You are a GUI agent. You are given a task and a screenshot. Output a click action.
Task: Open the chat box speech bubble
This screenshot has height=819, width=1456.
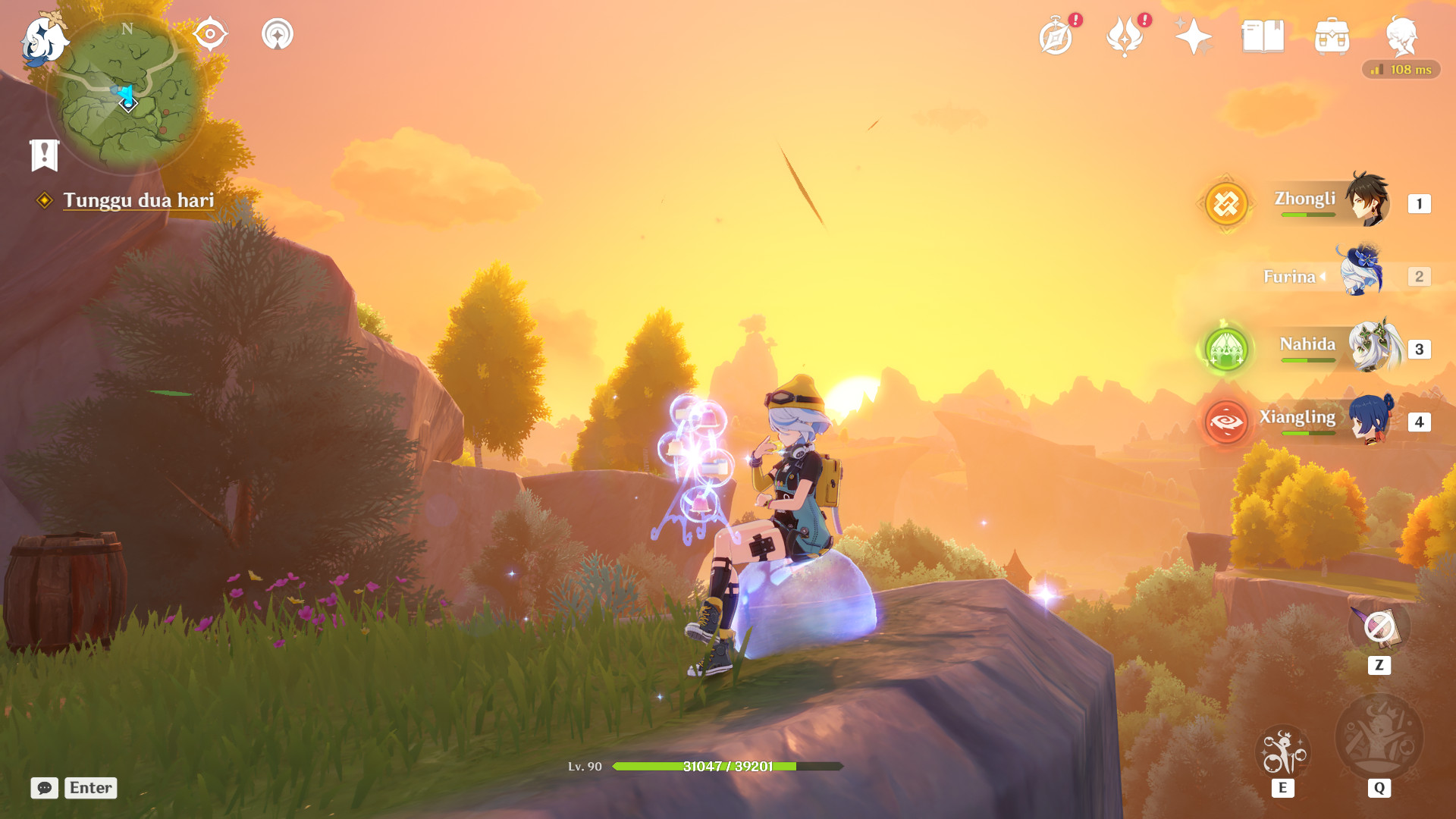pyautogui.click(x=44, y=788)
